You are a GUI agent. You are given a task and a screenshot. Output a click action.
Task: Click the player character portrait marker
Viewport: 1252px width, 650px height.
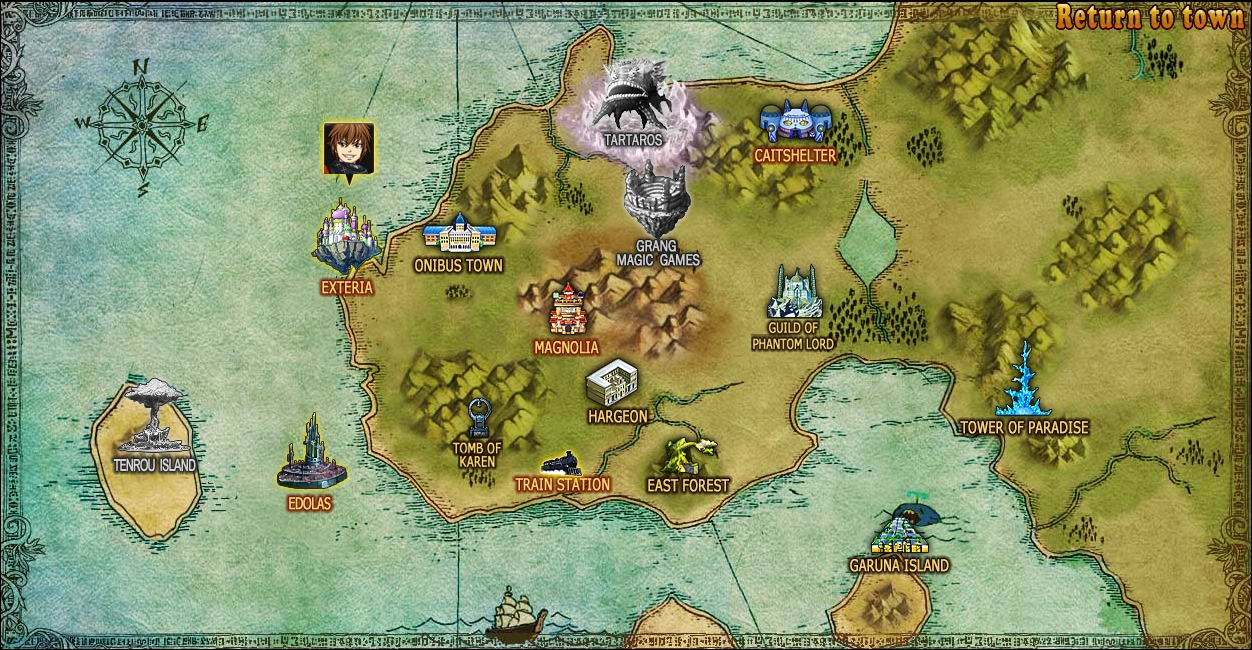tap(349, 149)
